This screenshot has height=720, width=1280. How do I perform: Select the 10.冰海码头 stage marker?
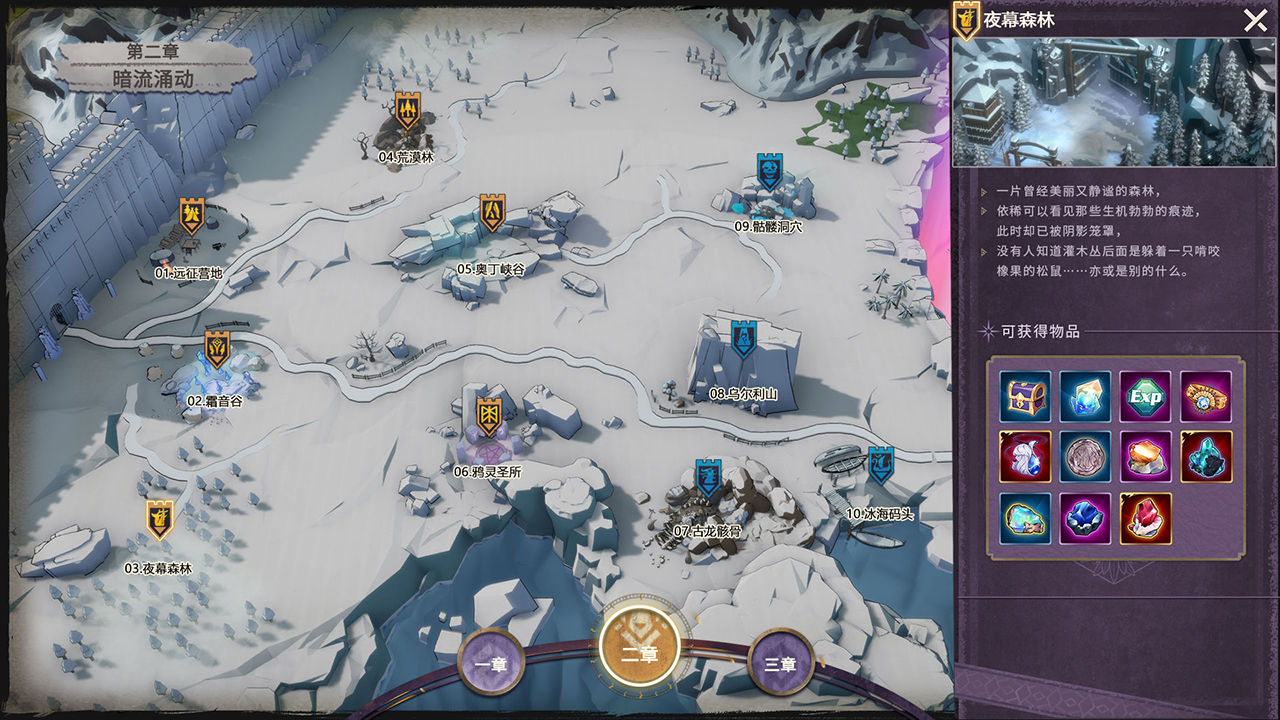[880, 465]
